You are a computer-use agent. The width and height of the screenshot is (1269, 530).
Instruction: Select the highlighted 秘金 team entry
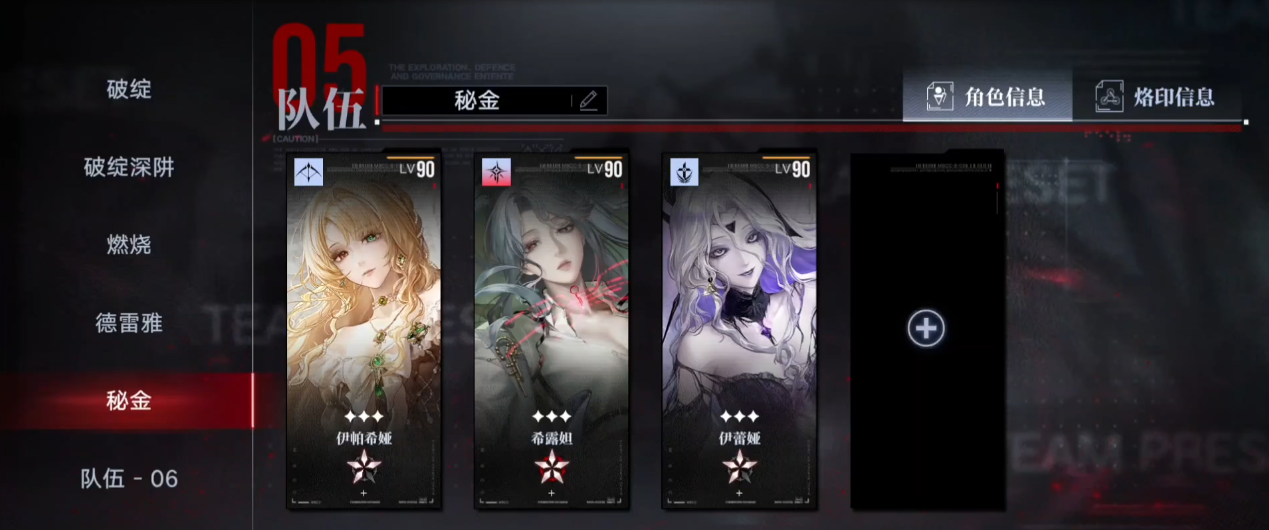tap(129, 401)
